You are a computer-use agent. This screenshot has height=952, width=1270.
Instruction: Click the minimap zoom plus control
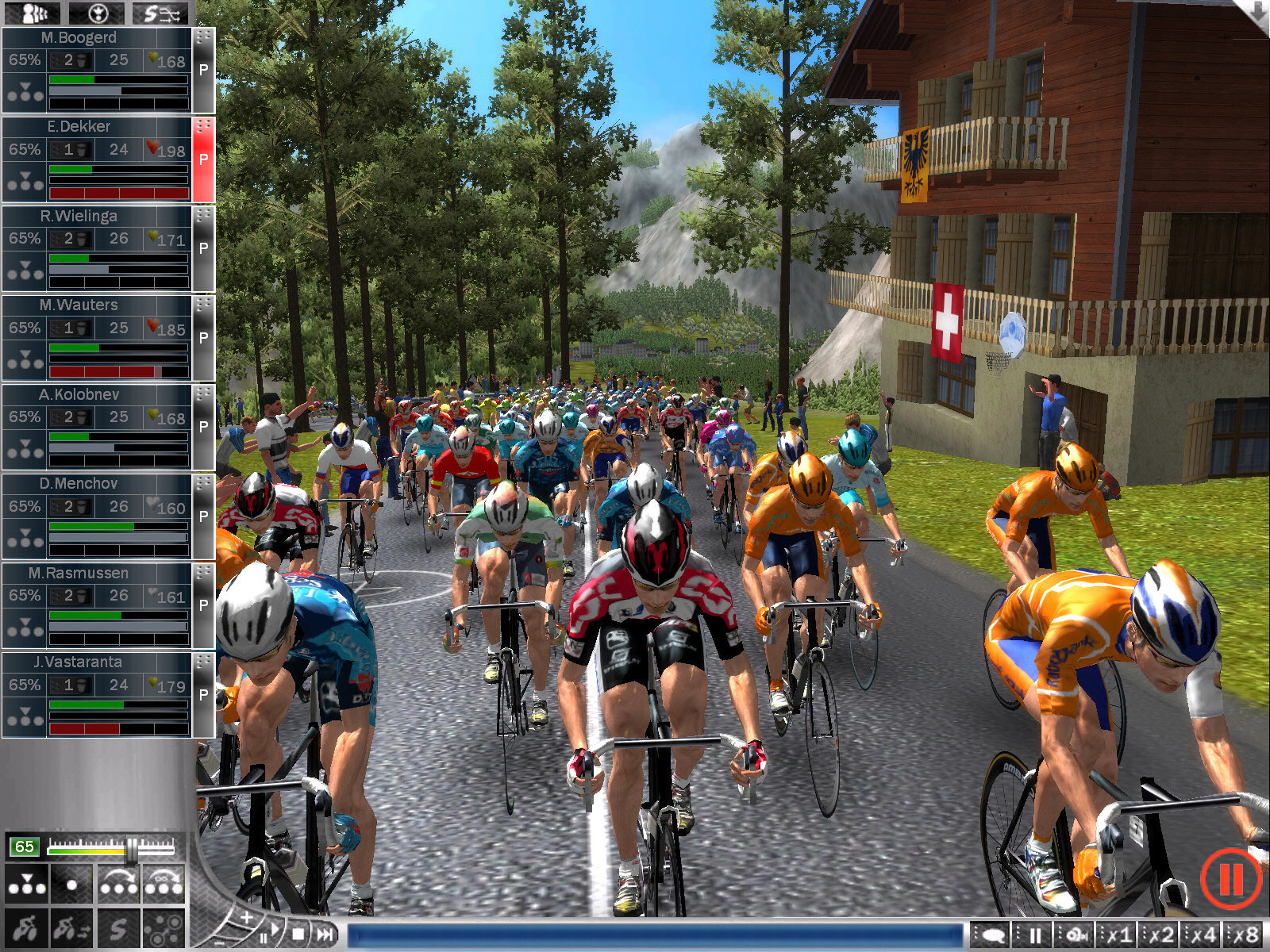coord(247,917)
